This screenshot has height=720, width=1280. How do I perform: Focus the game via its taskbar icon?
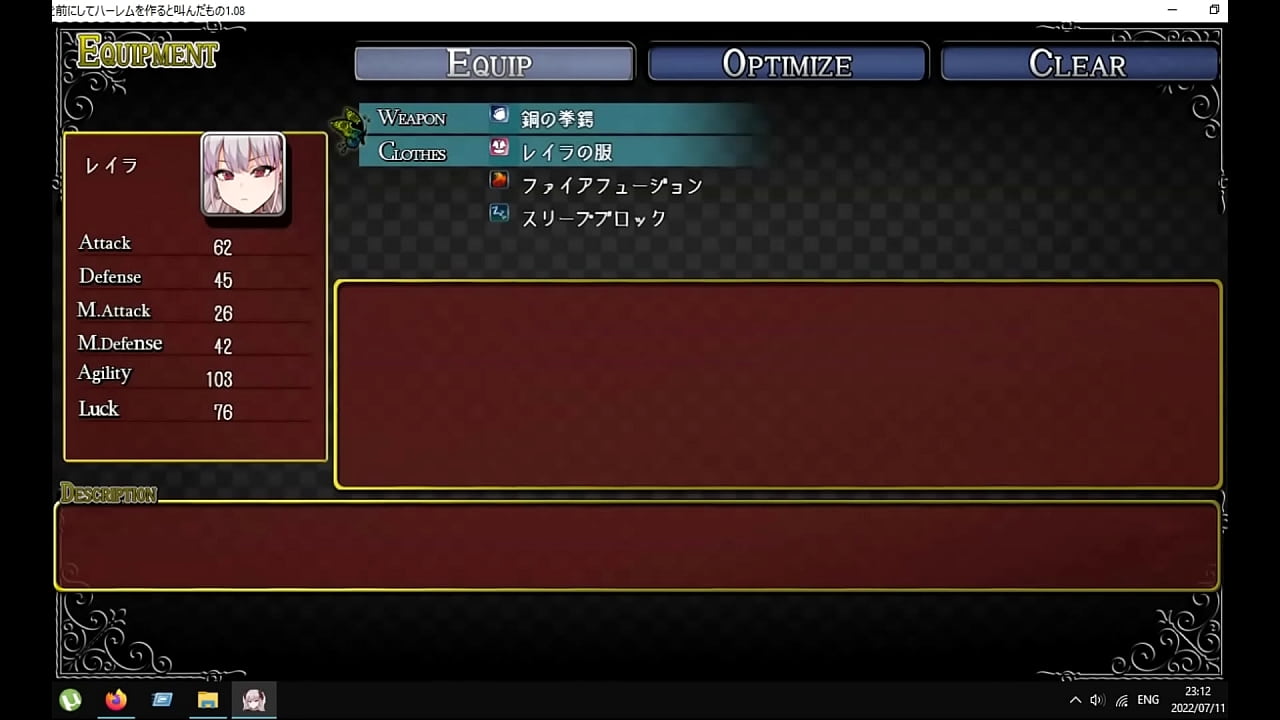coord(255,700)
